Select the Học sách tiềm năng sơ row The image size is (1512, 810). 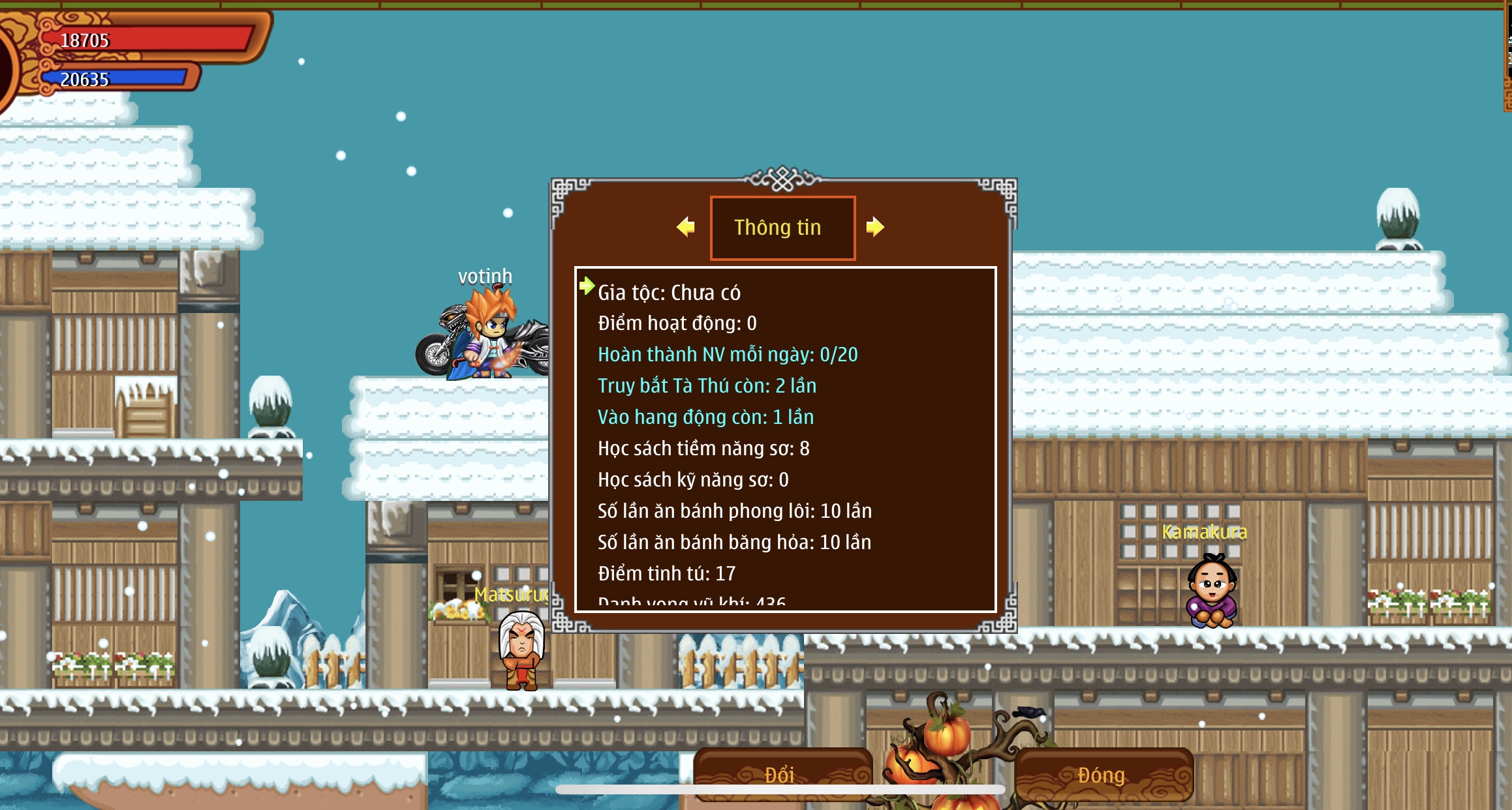[703, 449]
